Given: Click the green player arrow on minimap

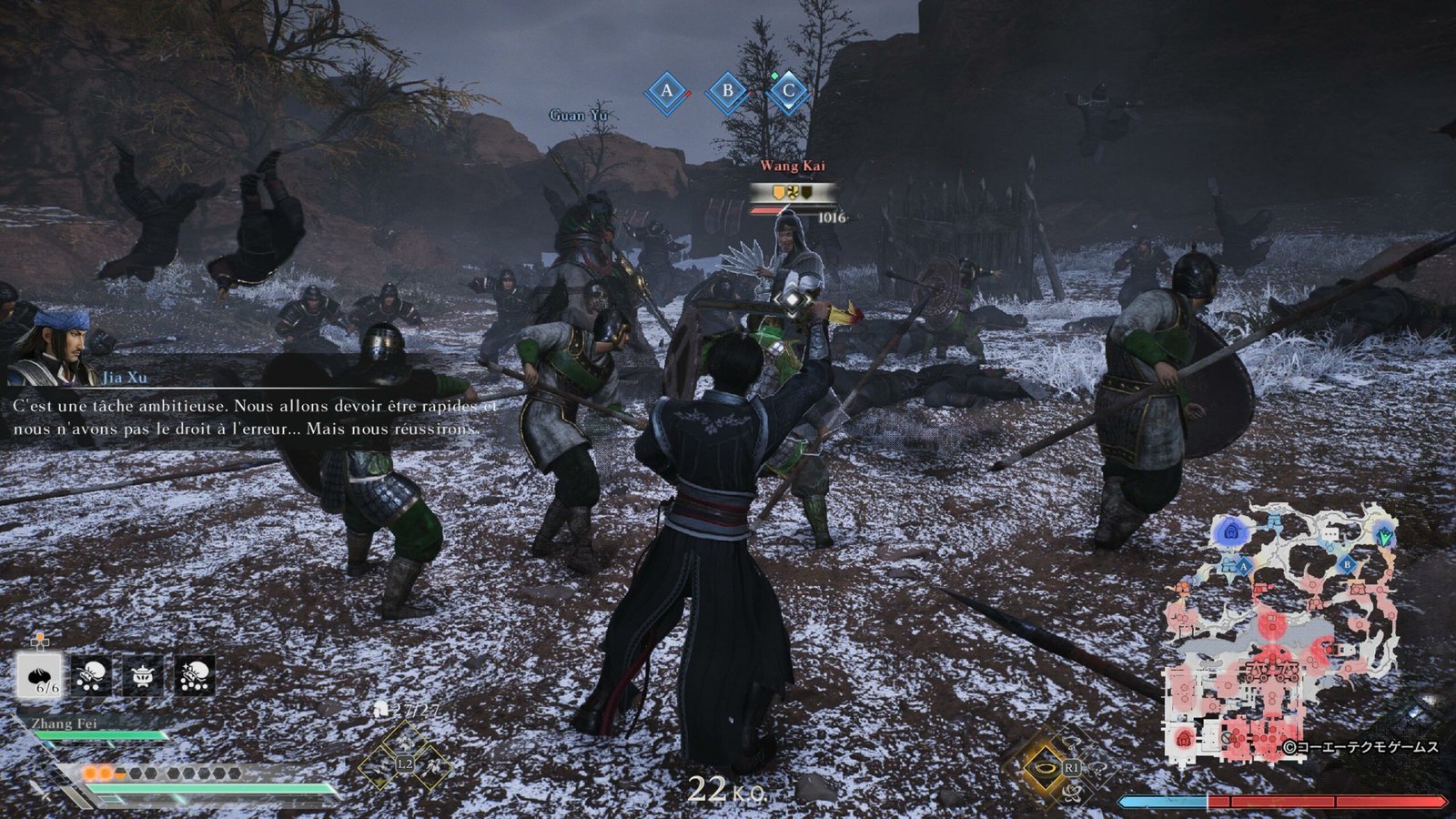Looking at the screenshot, I should tap(1385, 537).
